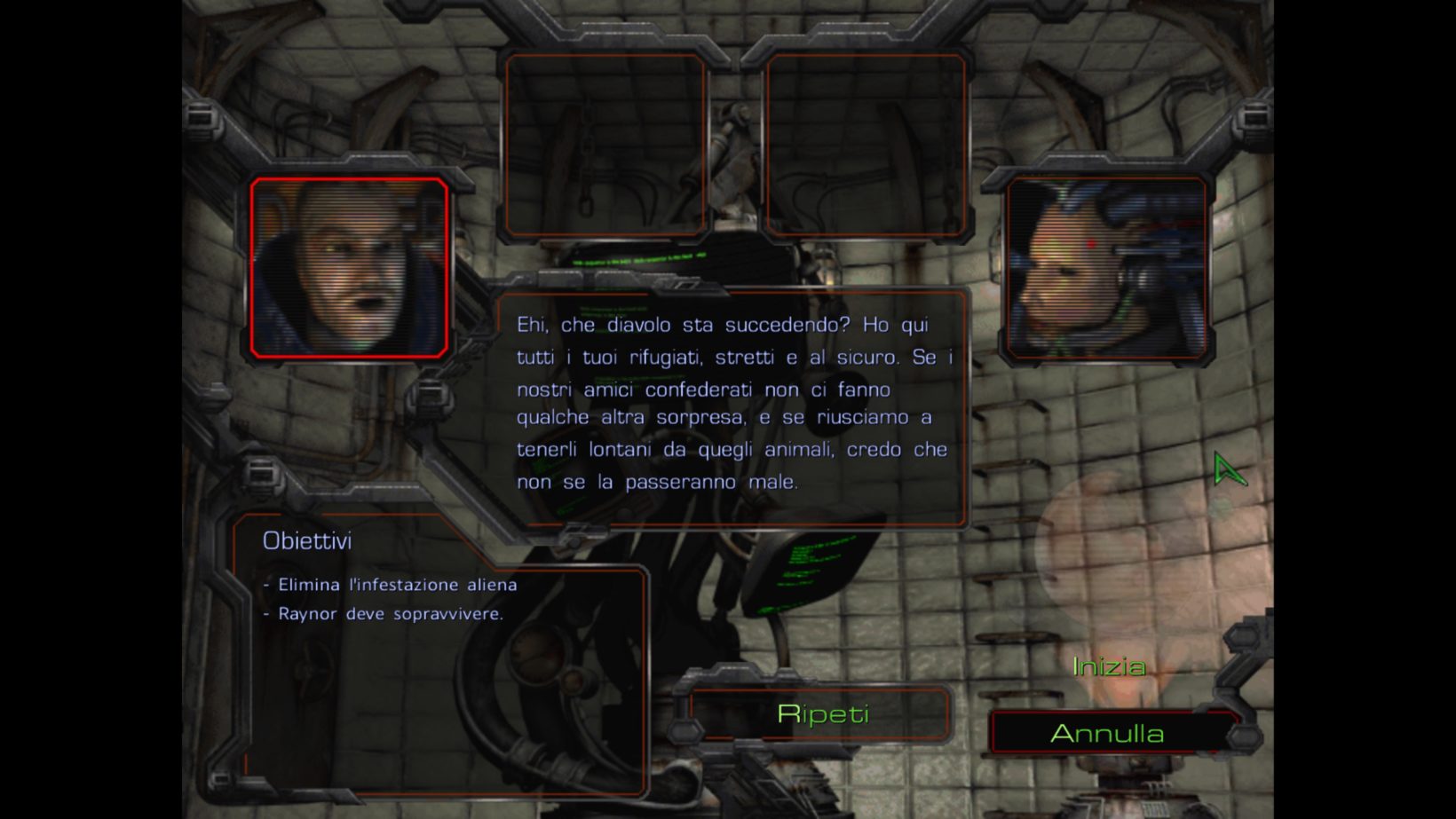The height and width of the screenshot is (819, 1456).
Task: Start the mission with Inizia
Action: [x=1109, y=666]
